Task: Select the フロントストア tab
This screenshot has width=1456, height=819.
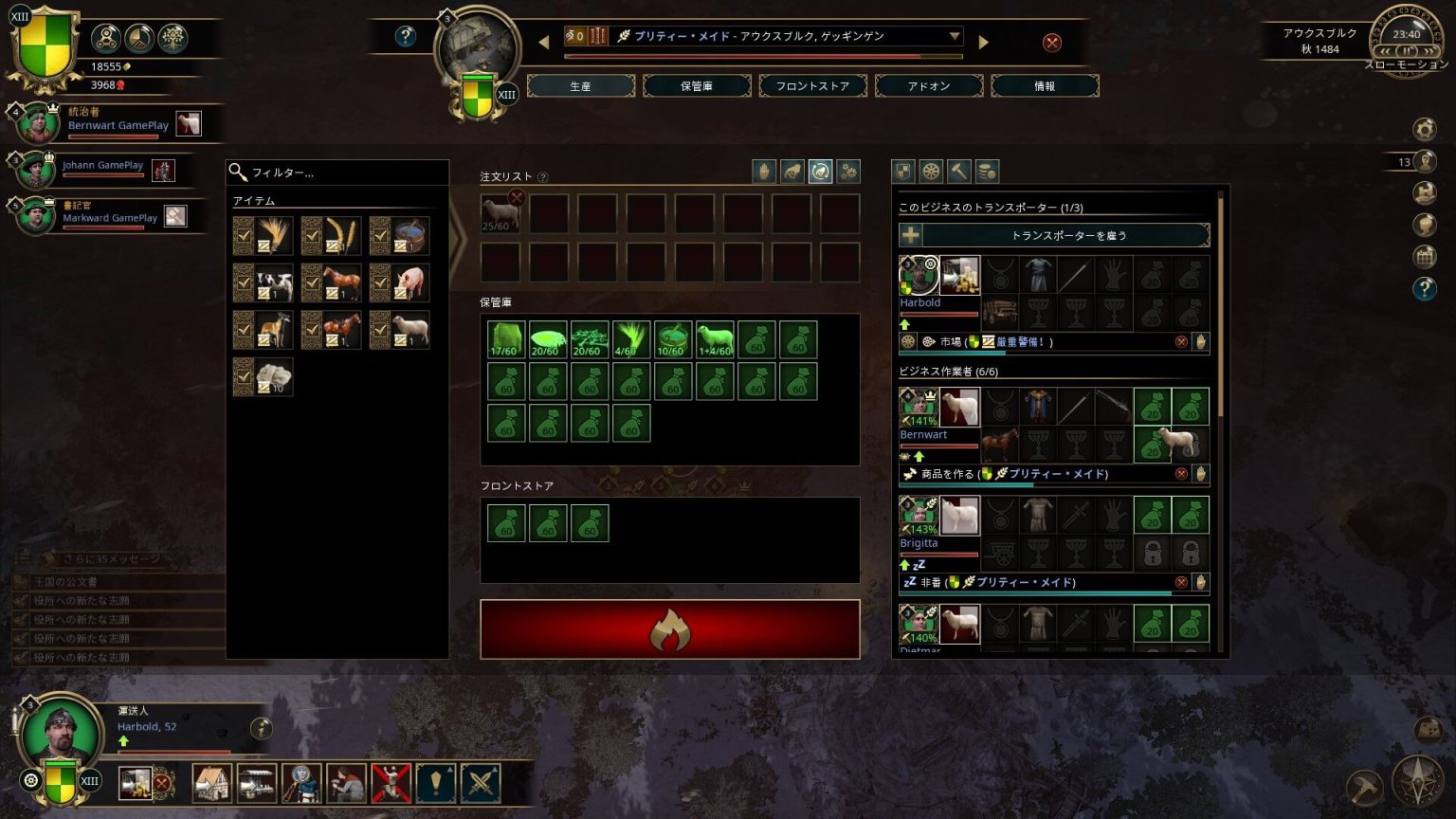Action: (812, 86)
